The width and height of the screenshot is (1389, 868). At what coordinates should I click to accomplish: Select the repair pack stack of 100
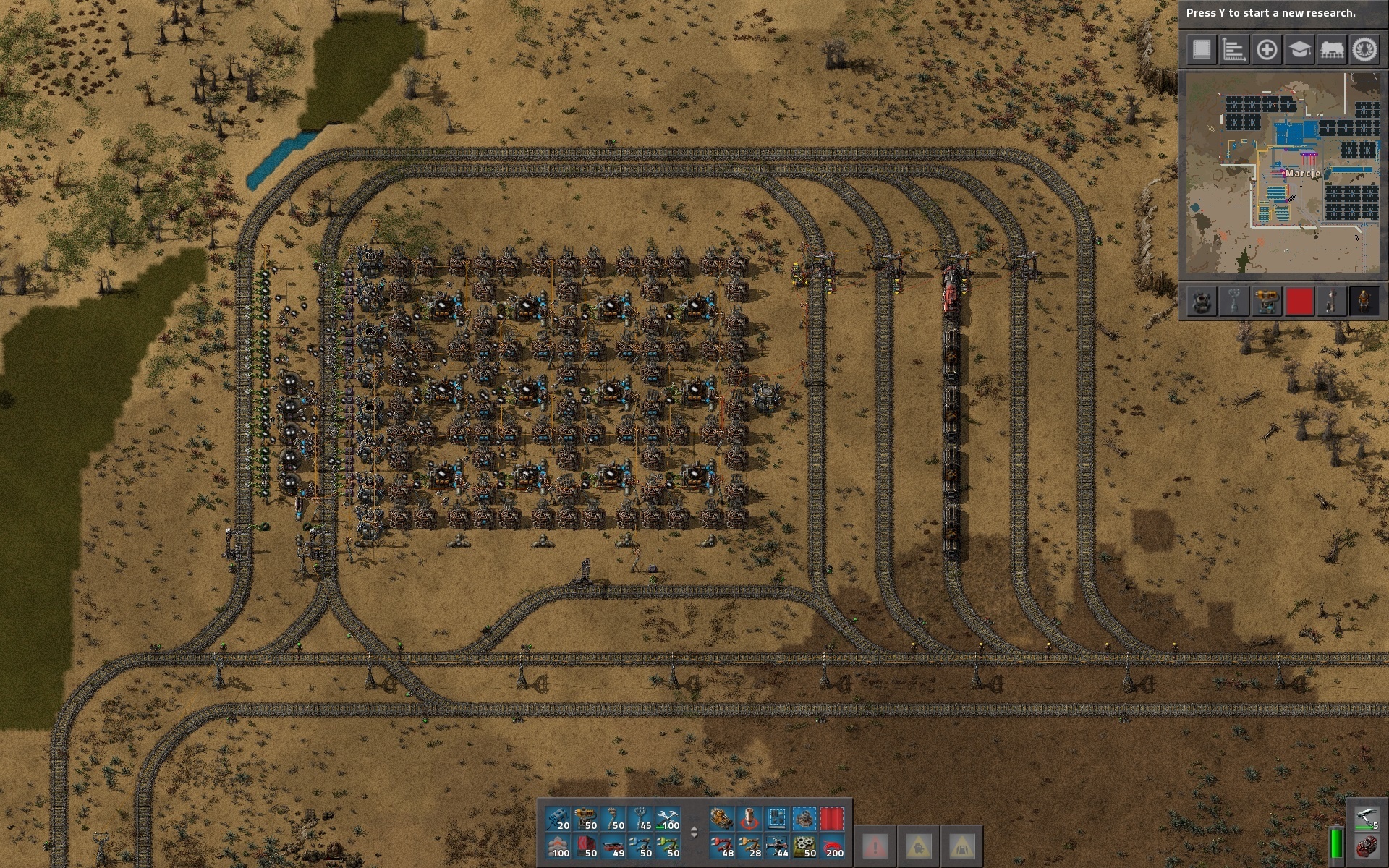pyautogui.click(x=668, y=818)
